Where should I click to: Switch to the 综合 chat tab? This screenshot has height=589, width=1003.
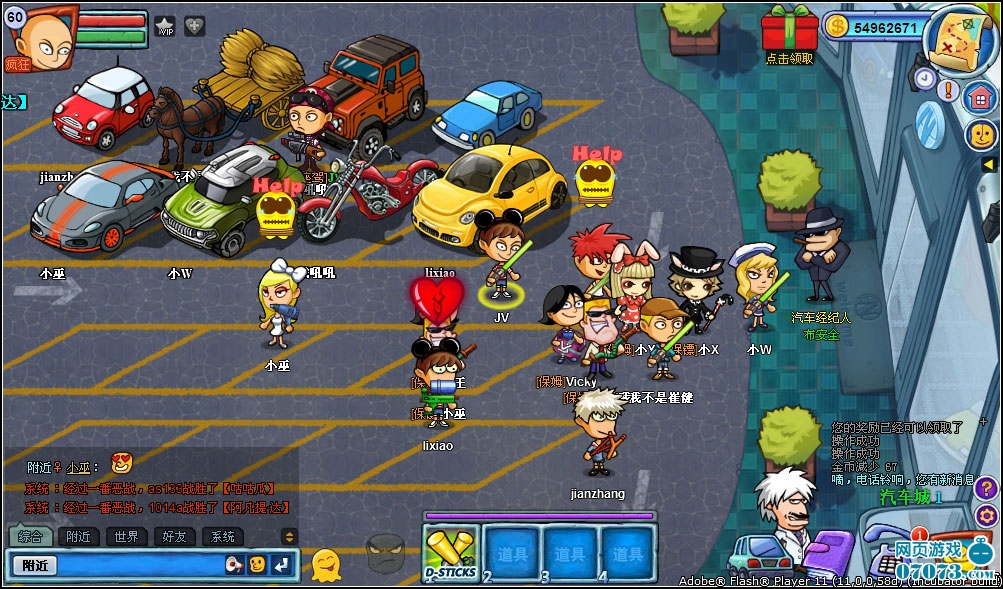coord(30,537)
